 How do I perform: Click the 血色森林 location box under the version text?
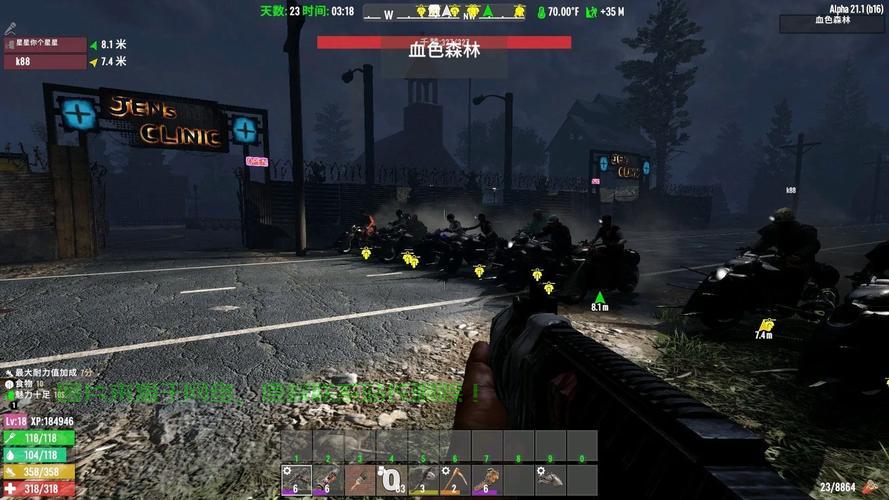point(833,21)
